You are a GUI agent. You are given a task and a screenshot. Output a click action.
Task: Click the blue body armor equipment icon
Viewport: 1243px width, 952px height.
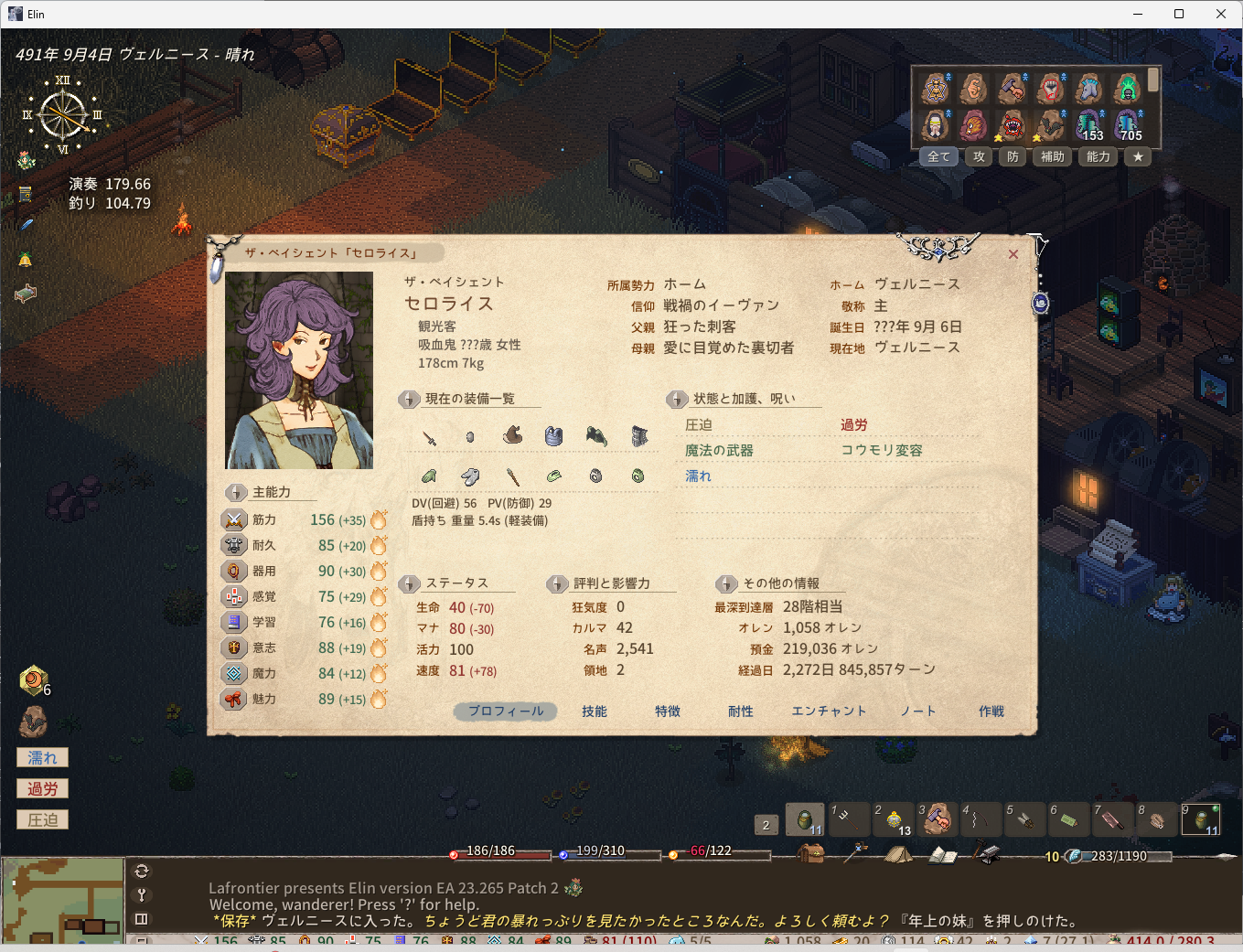553,436
